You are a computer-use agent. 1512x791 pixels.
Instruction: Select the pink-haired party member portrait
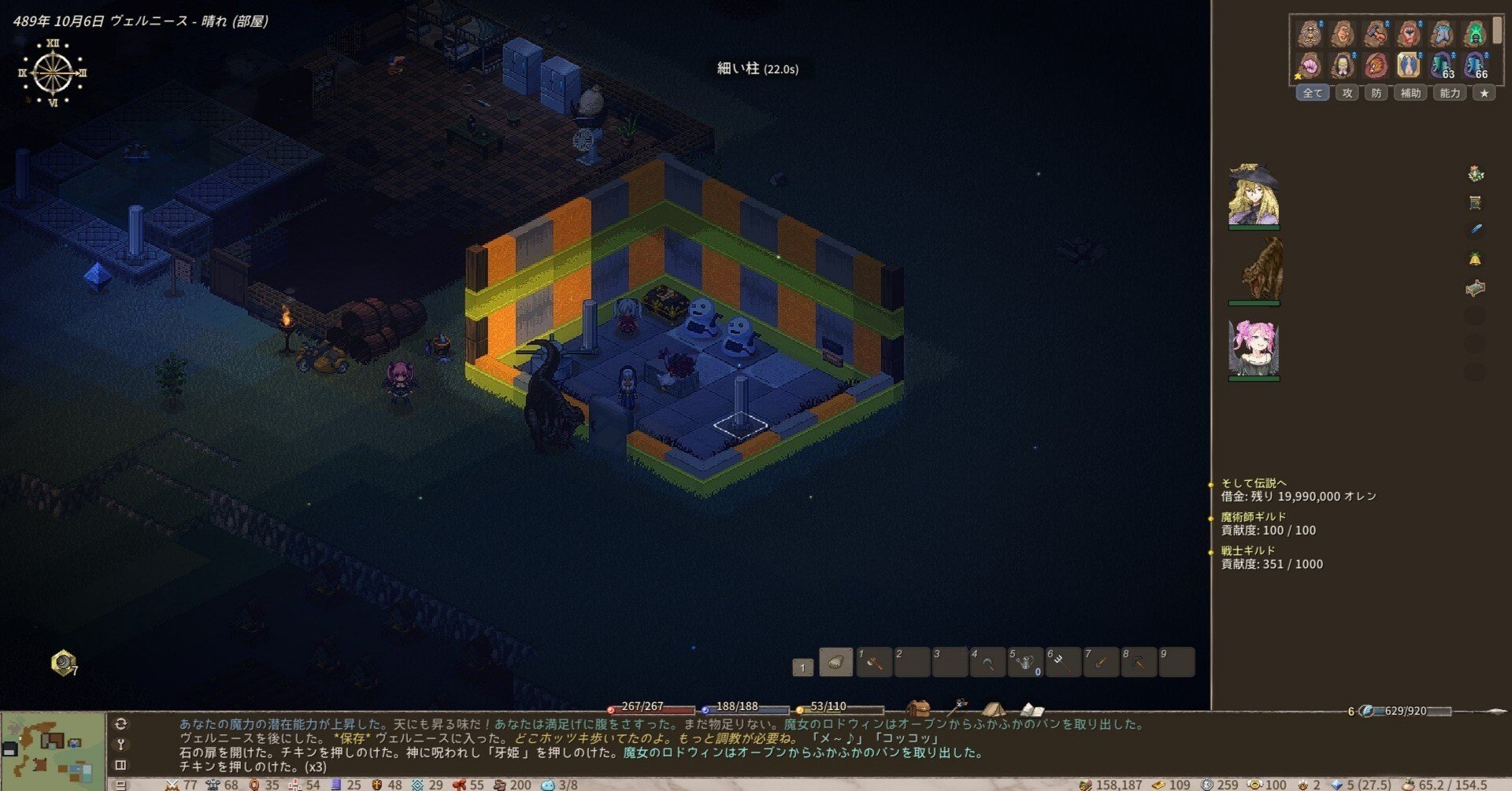click(x=1253, y=348)
